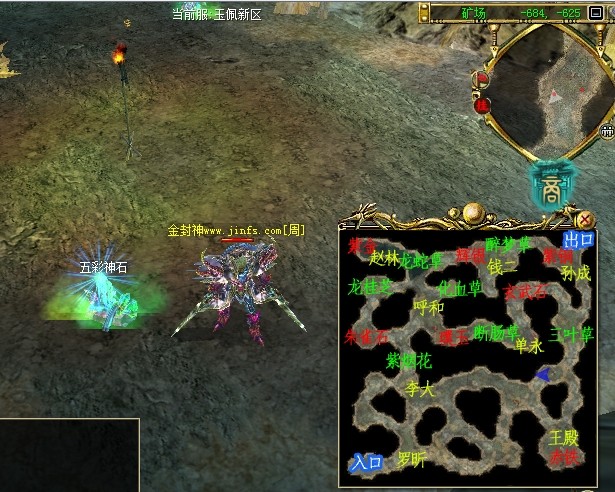This screenshot has height=492, width=615.
Task: Click the 出口 exit marker on map
Action: point(578,240)
